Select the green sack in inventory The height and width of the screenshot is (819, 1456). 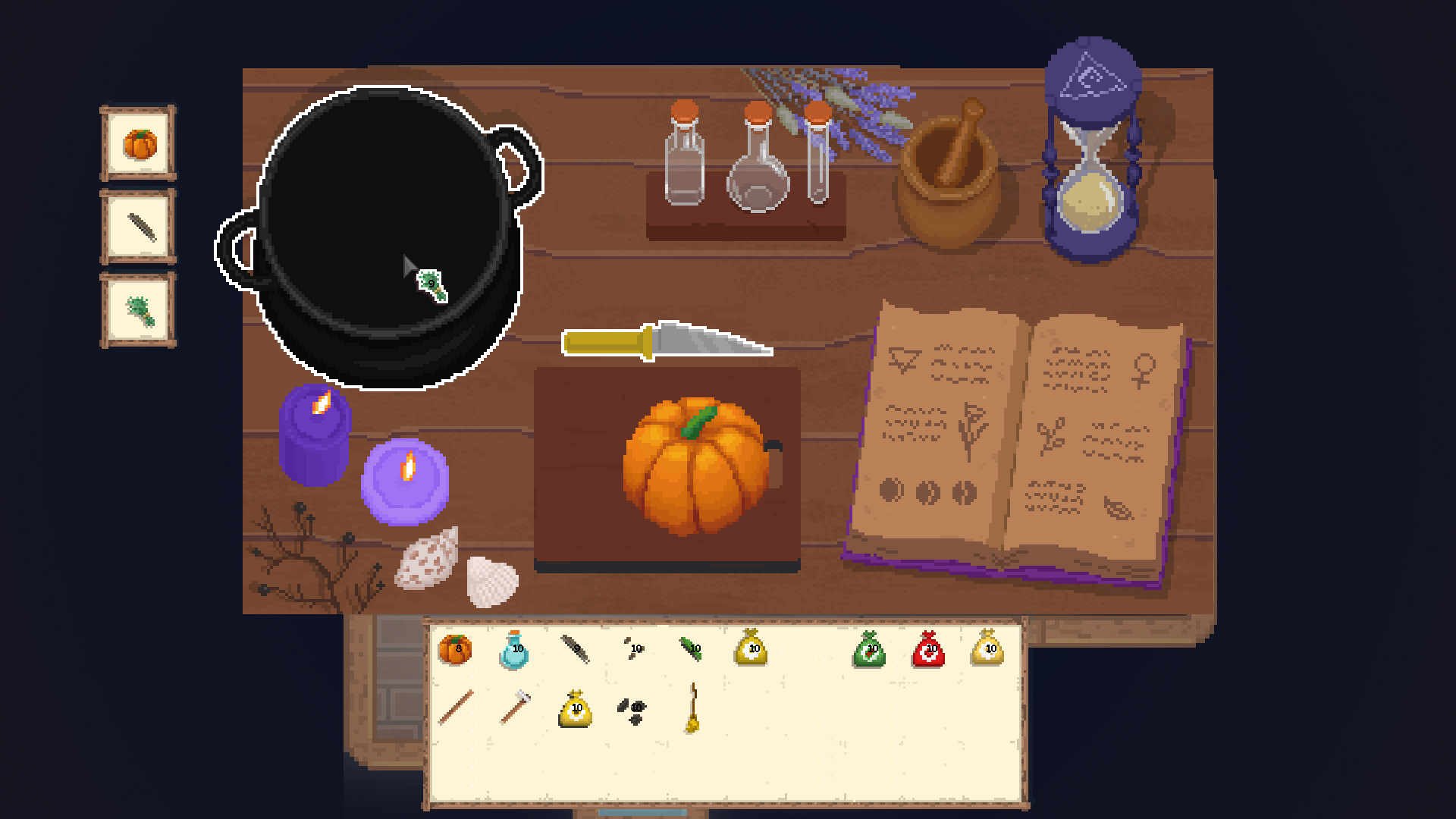click(870, 649)
